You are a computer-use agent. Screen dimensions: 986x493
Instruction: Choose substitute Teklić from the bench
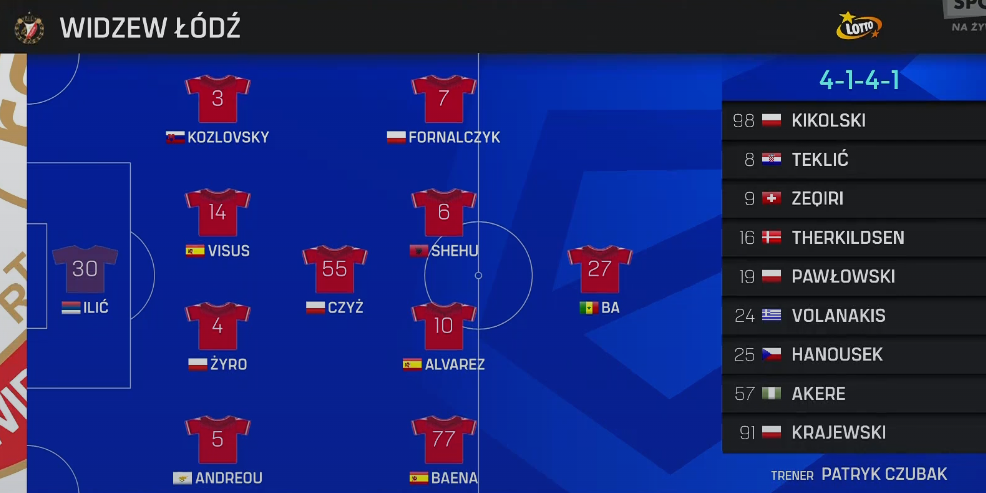coord(853,160)
